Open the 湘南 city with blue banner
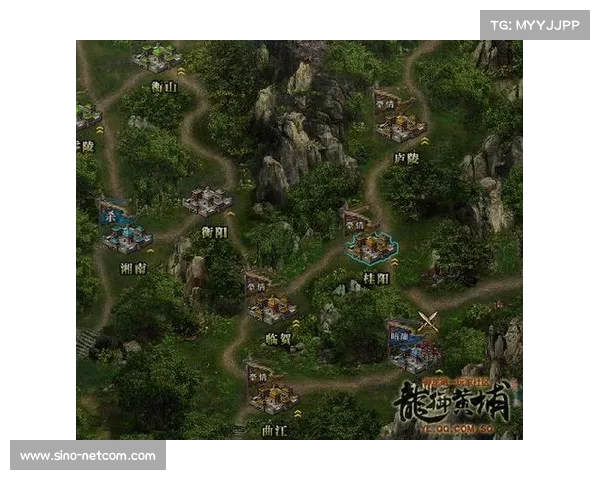This screenshot has height=480, width=600. click(x=127, y=236)
